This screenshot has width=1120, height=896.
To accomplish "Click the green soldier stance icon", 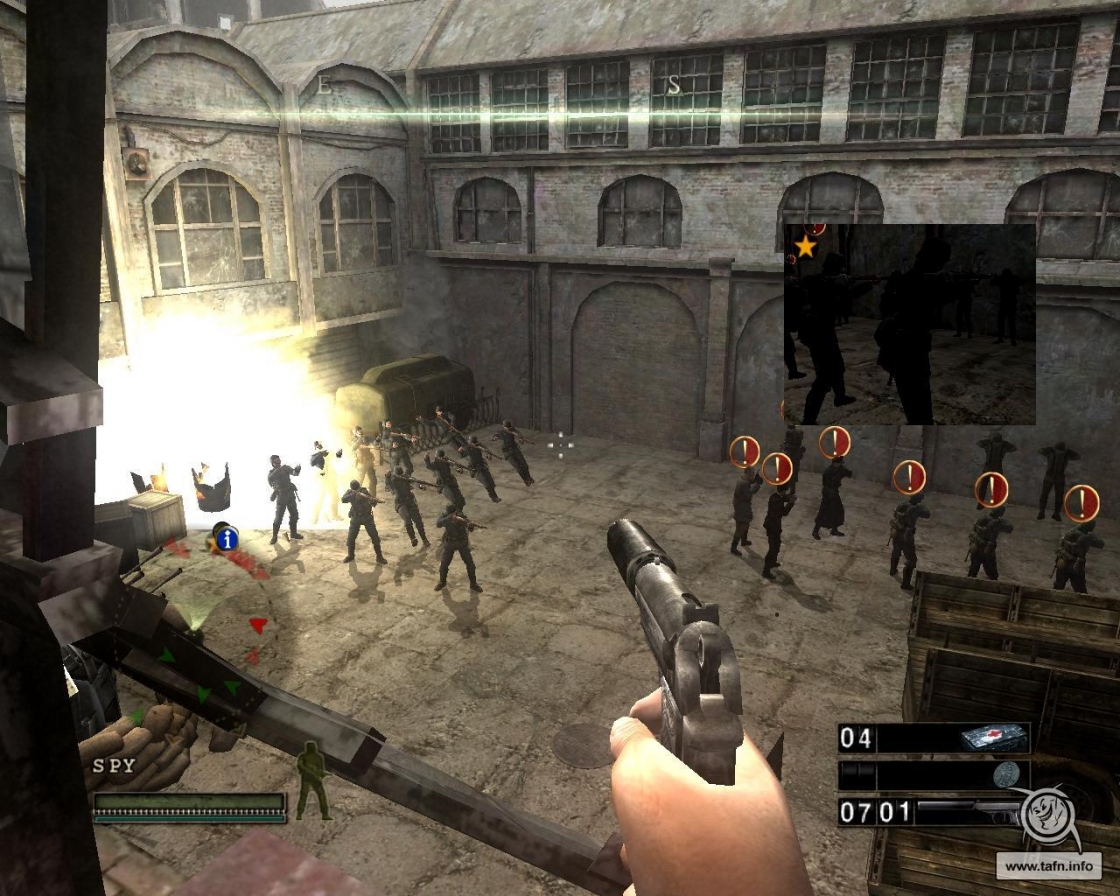I will point(312,781).
